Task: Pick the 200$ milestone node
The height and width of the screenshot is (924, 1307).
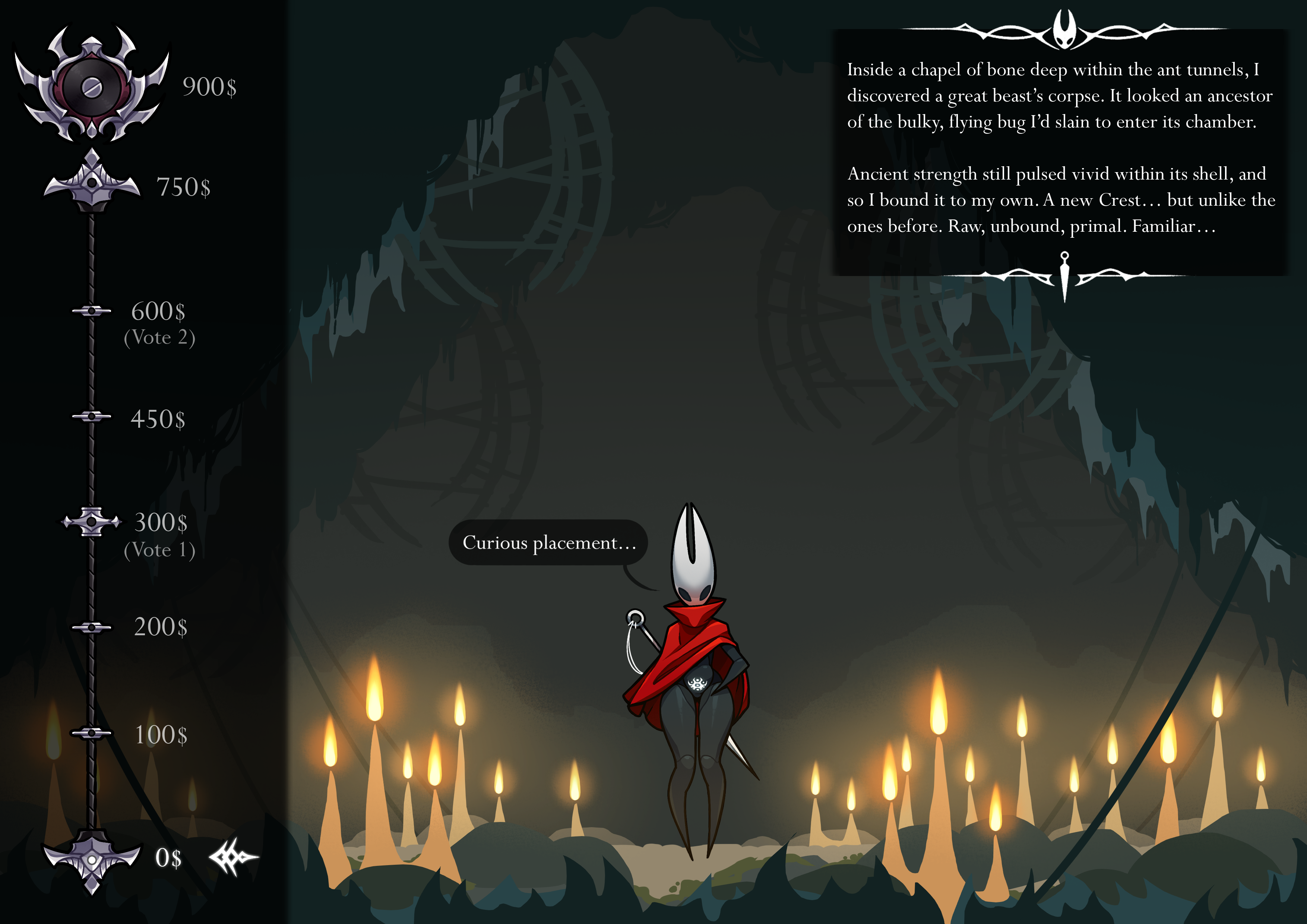Action: [92, 627]
